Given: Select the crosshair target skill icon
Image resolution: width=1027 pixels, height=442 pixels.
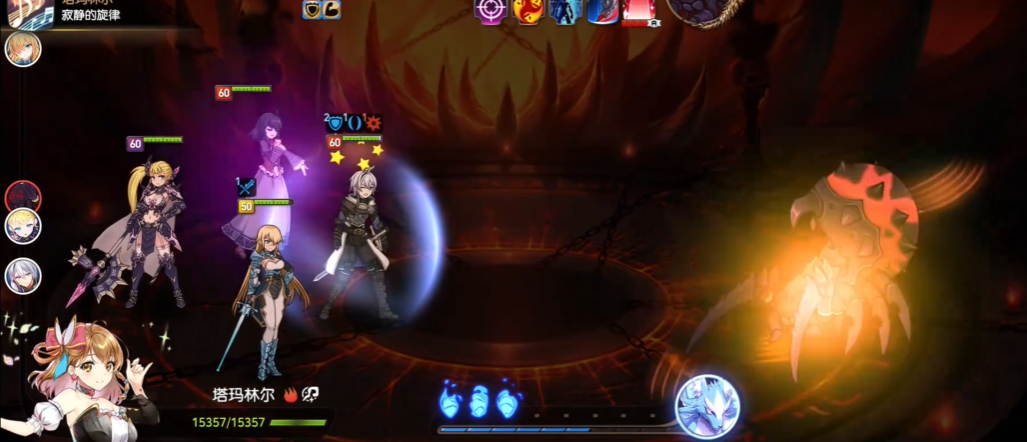Looking at the screenshot, I should 489,9.
